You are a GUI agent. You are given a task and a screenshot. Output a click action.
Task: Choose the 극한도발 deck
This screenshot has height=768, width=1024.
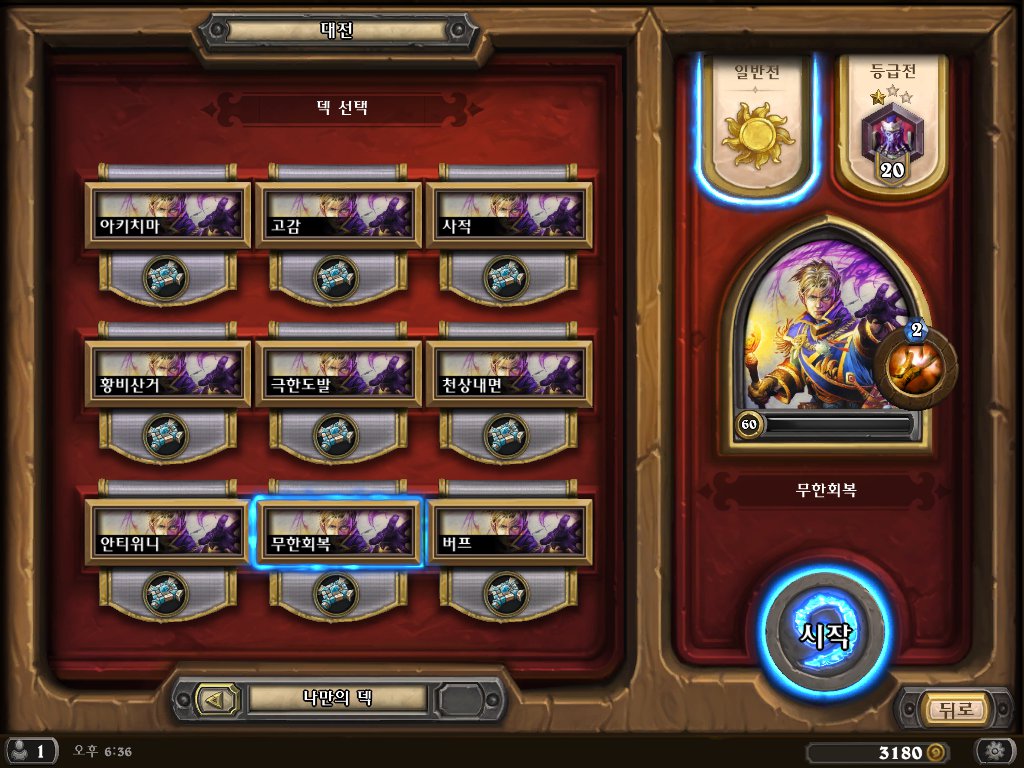tap(338, 373)
